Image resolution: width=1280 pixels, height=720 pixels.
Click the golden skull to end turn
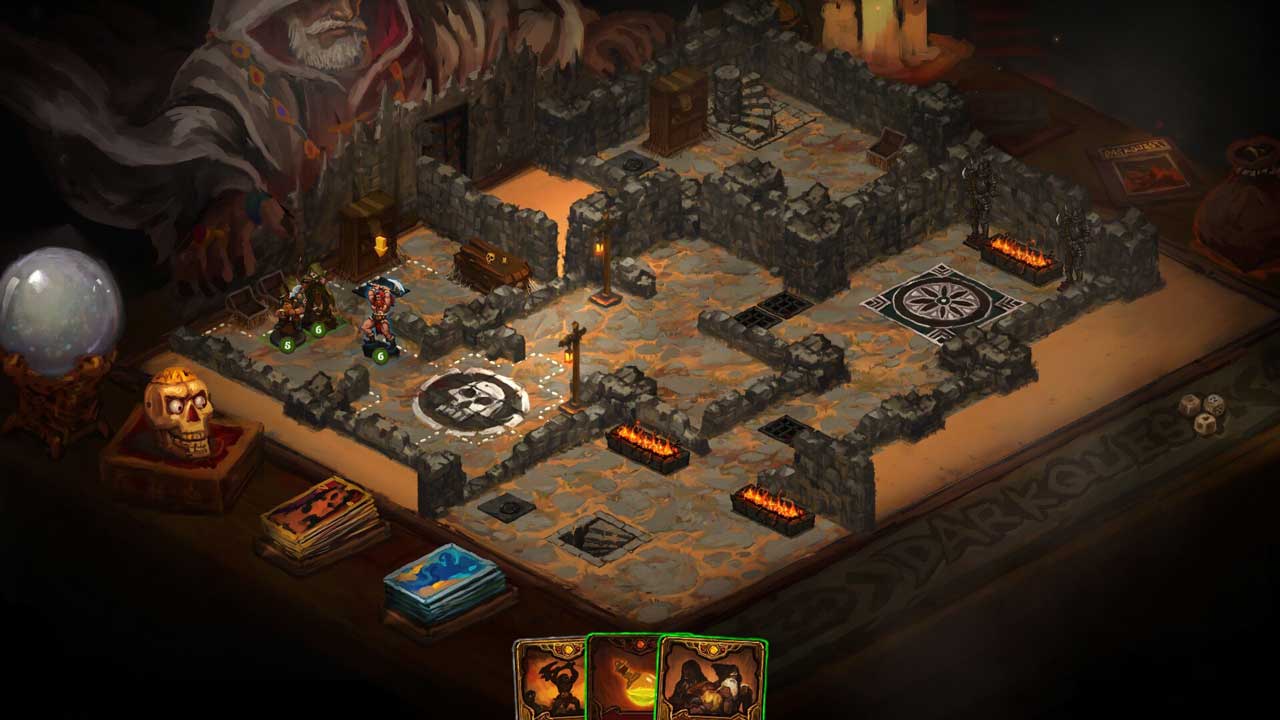(178, 408)
